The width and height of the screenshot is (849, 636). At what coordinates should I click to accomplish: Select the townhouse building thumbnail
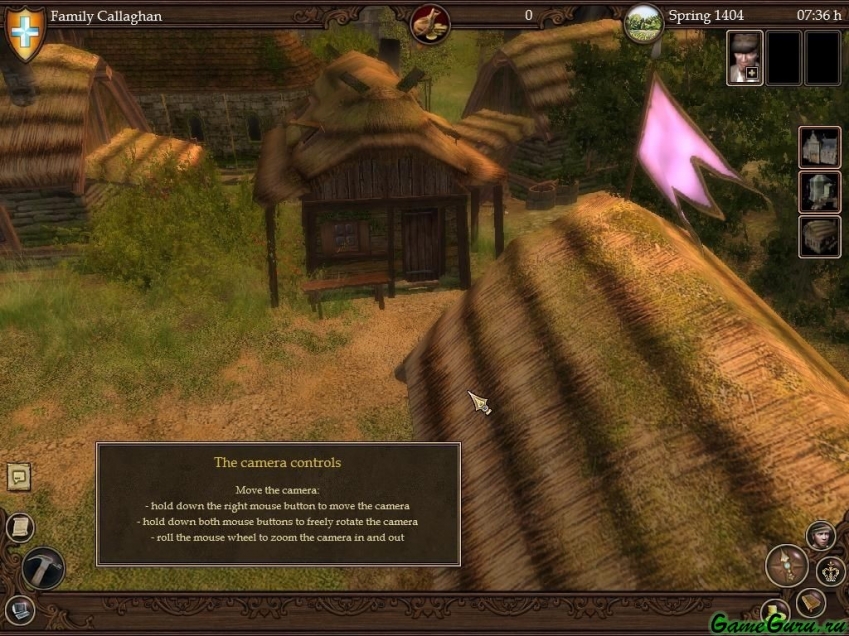tap(819, 147)
